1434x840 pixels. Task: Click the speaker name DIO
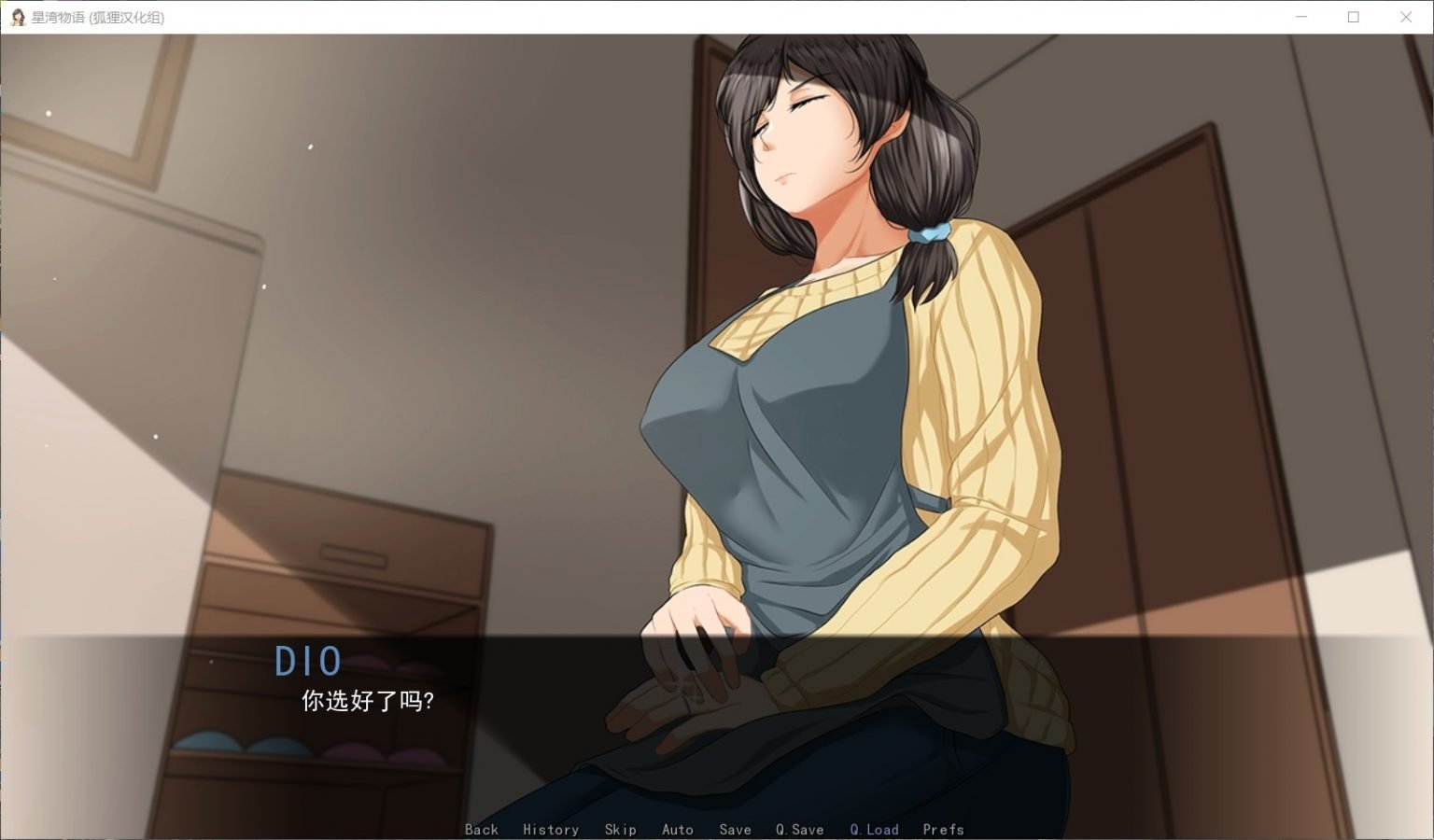tap(309, 662)
